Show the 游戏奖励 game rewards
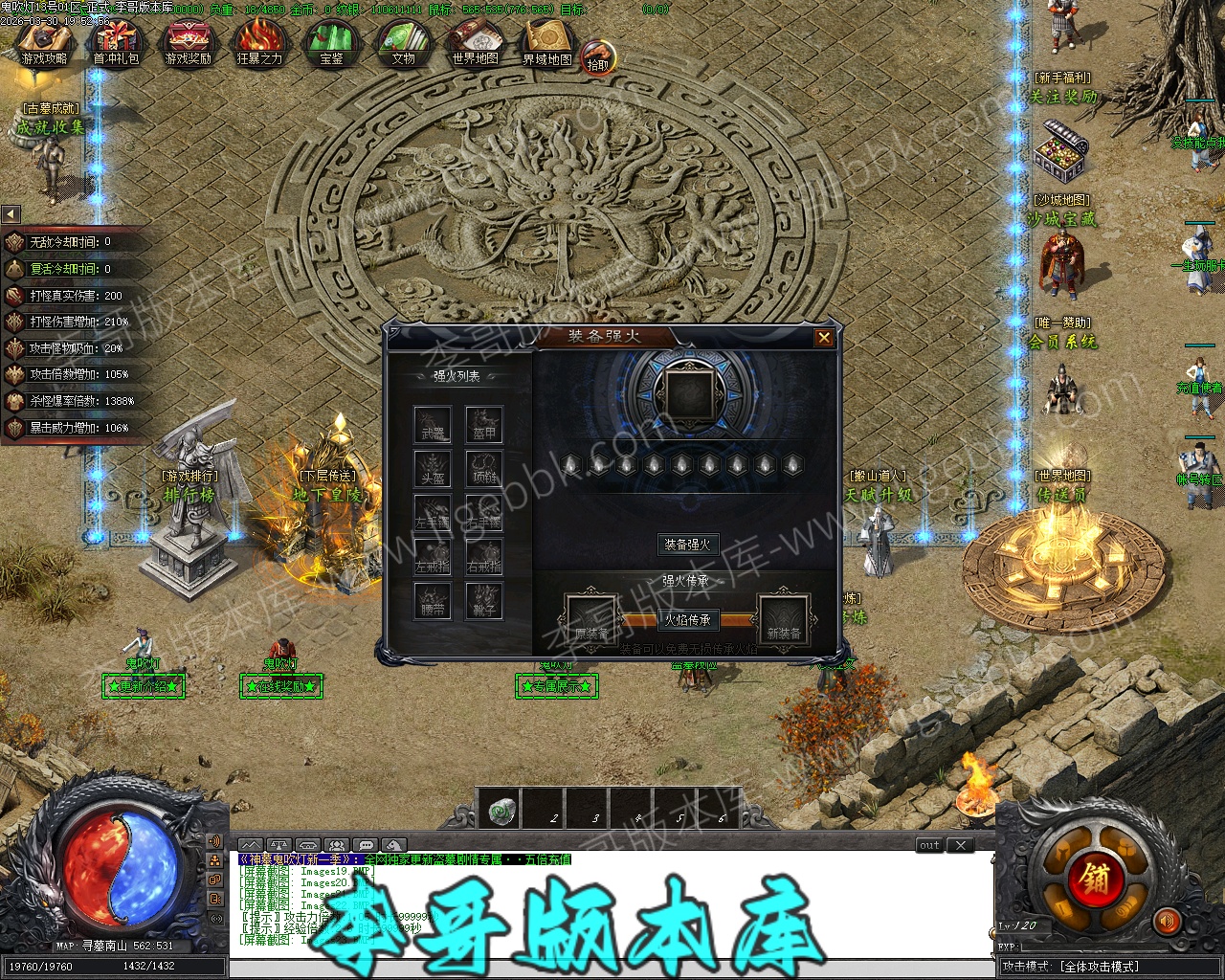 click(188, 45)
